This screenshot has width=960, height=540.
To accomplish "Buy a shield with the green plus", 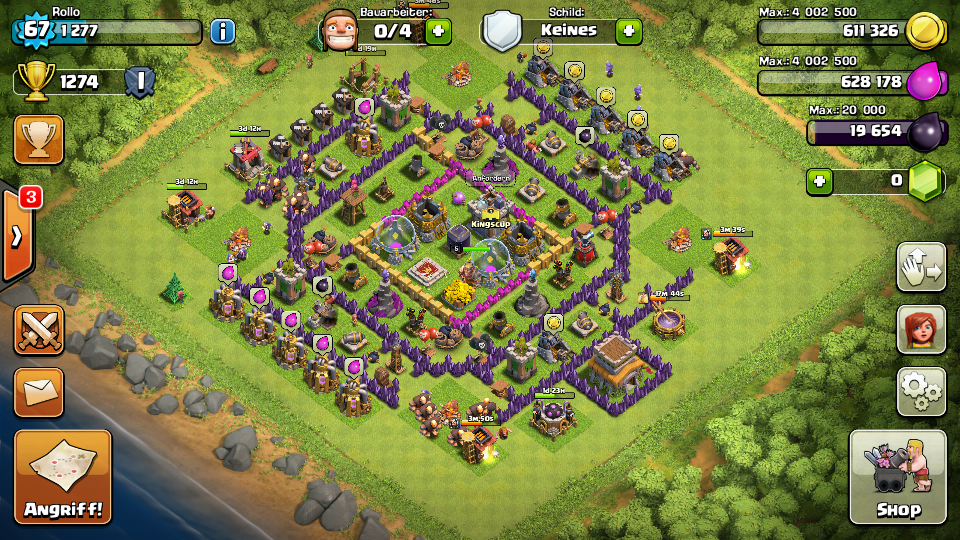I will coord(628,31).
